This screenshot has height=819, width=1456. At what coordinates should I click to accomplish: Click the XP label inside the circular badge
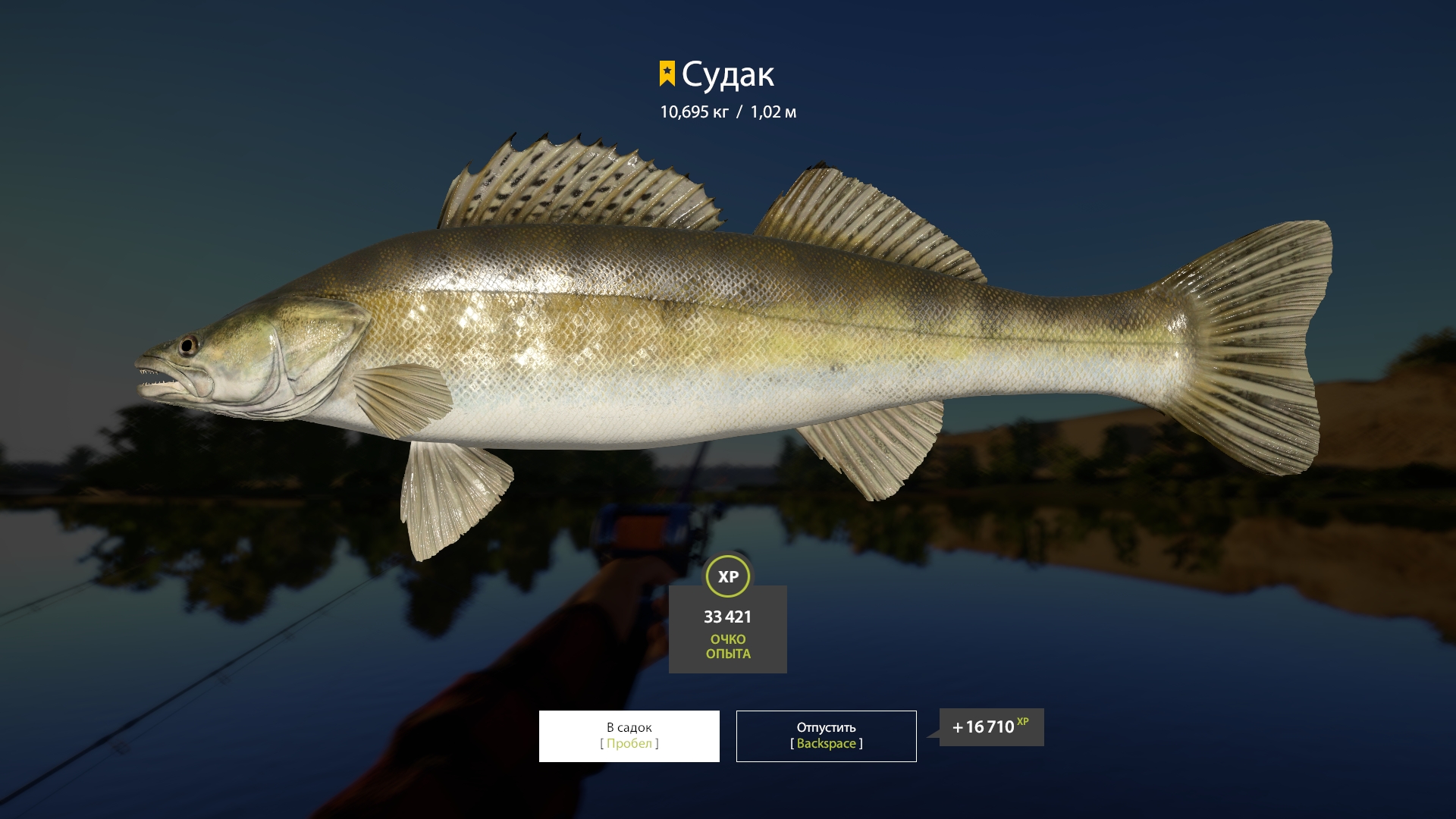click(727, 576)
